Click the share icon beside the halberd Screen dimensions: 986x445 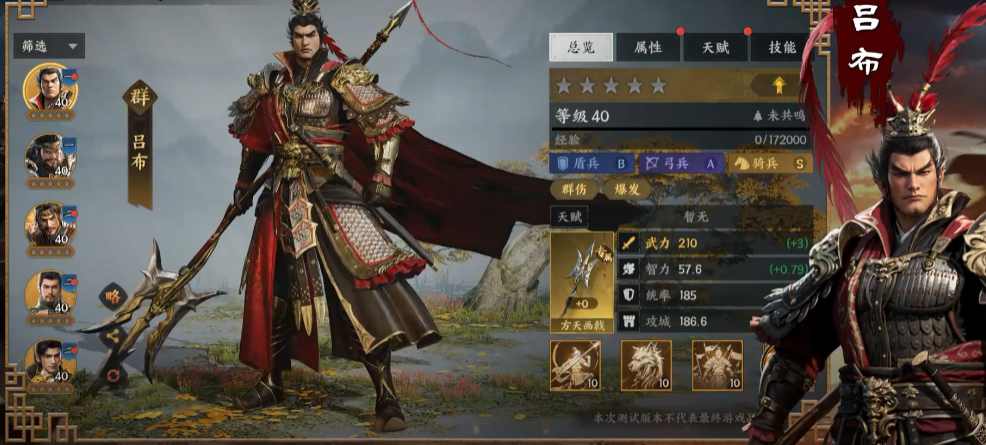pos(113,337)
